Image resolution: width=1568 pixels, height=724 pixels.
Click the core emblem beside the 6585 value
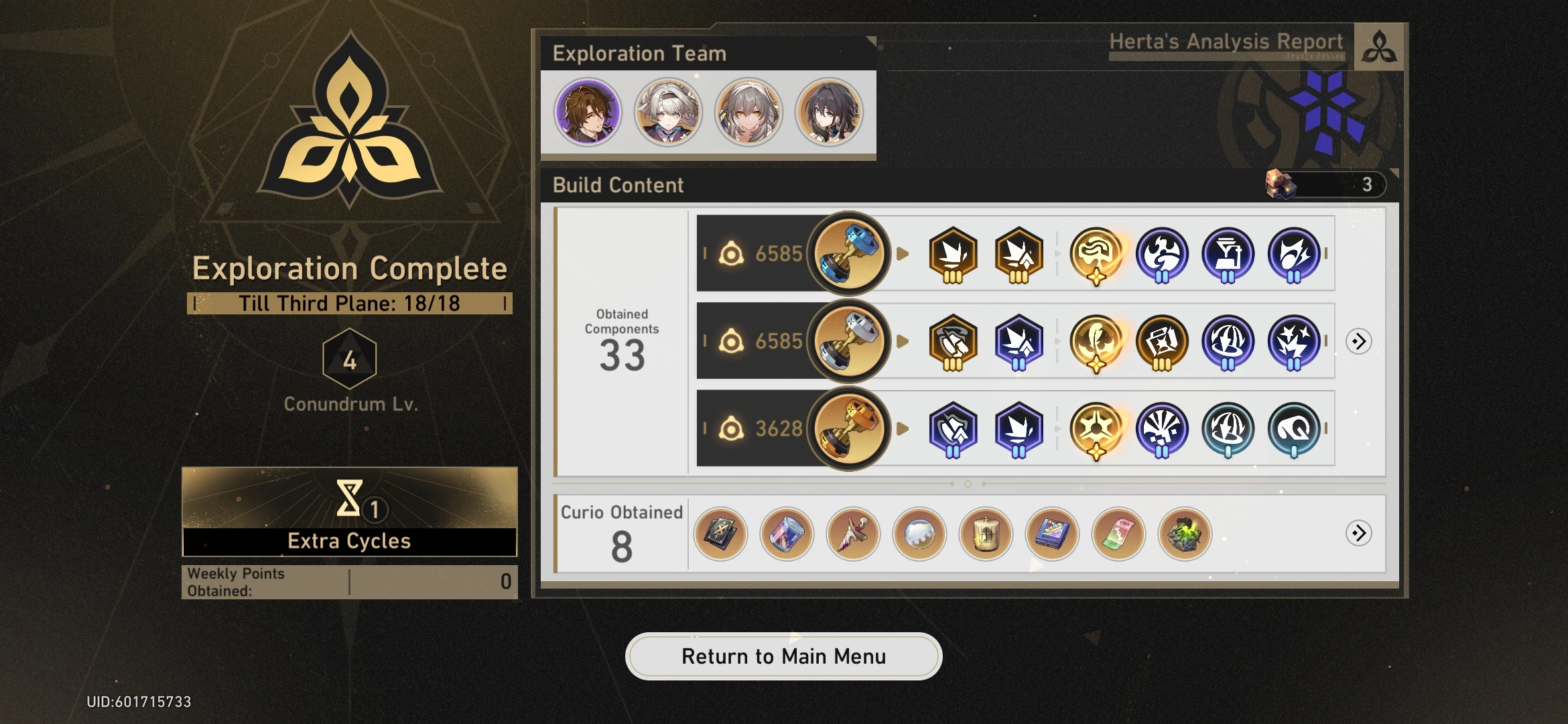tap(732, 253)
